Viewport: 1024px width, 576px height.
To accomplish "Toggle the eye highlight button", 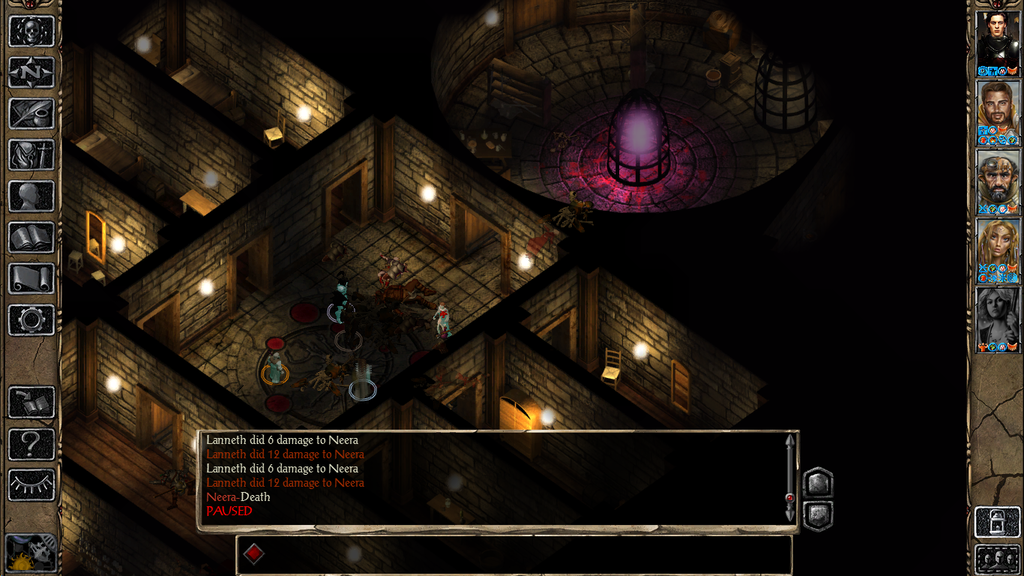I will click(31, 485).
